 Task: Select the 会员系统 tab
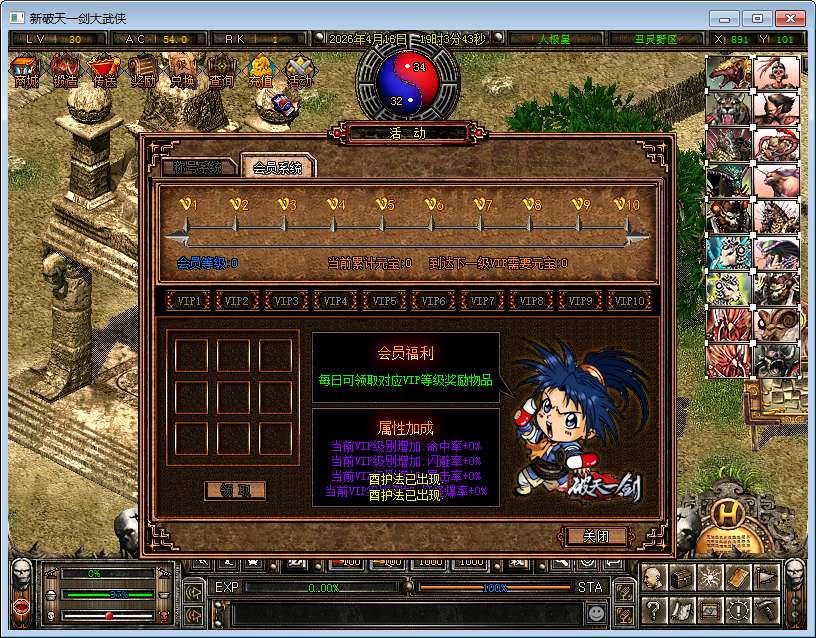pos(277,168)
